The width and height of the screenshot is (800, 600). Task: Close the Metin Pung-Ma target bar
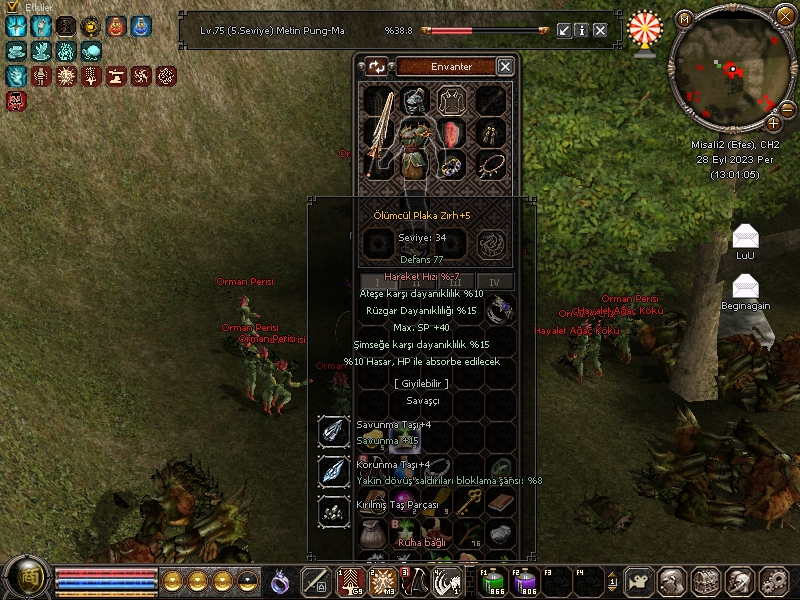pos(600,31)
